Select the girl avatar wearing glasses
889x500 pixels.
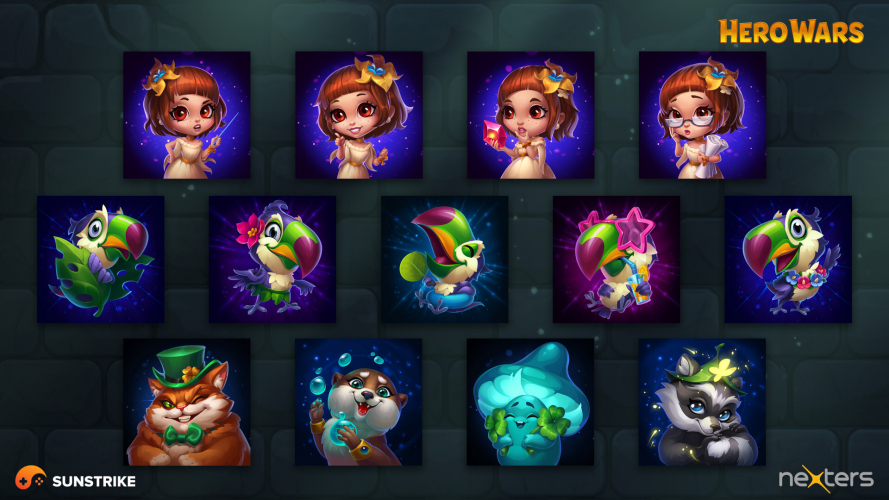click(703, 115)
